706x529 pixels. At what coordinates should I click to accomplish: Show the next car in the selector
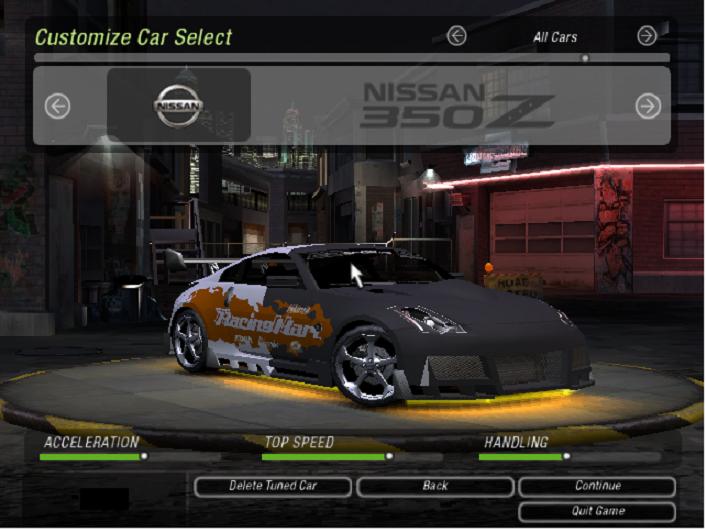click(x=648, y=106)
